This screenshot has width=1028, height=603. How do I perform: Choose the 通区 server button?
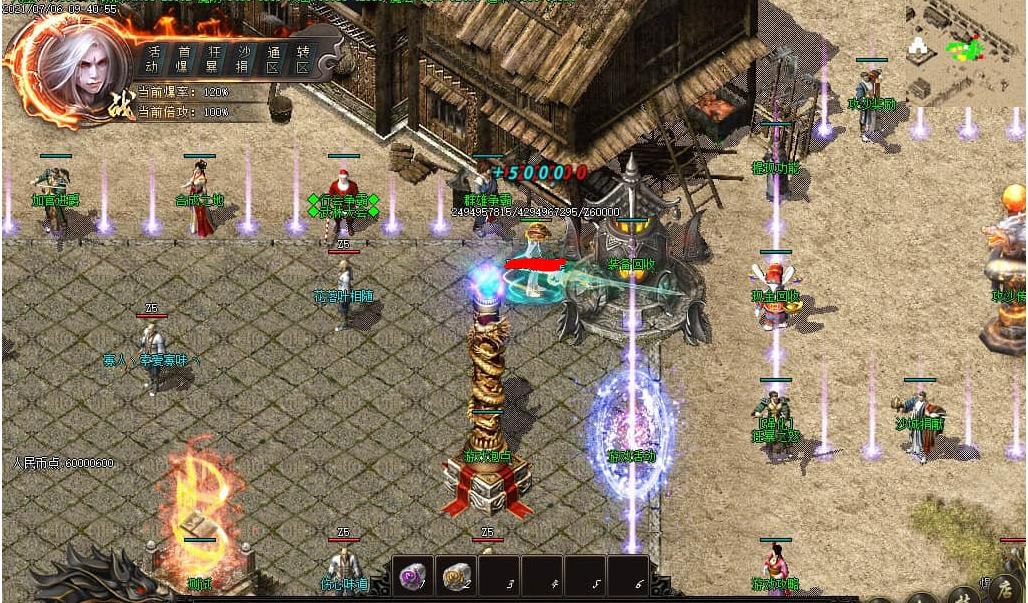tap(273, 59)
